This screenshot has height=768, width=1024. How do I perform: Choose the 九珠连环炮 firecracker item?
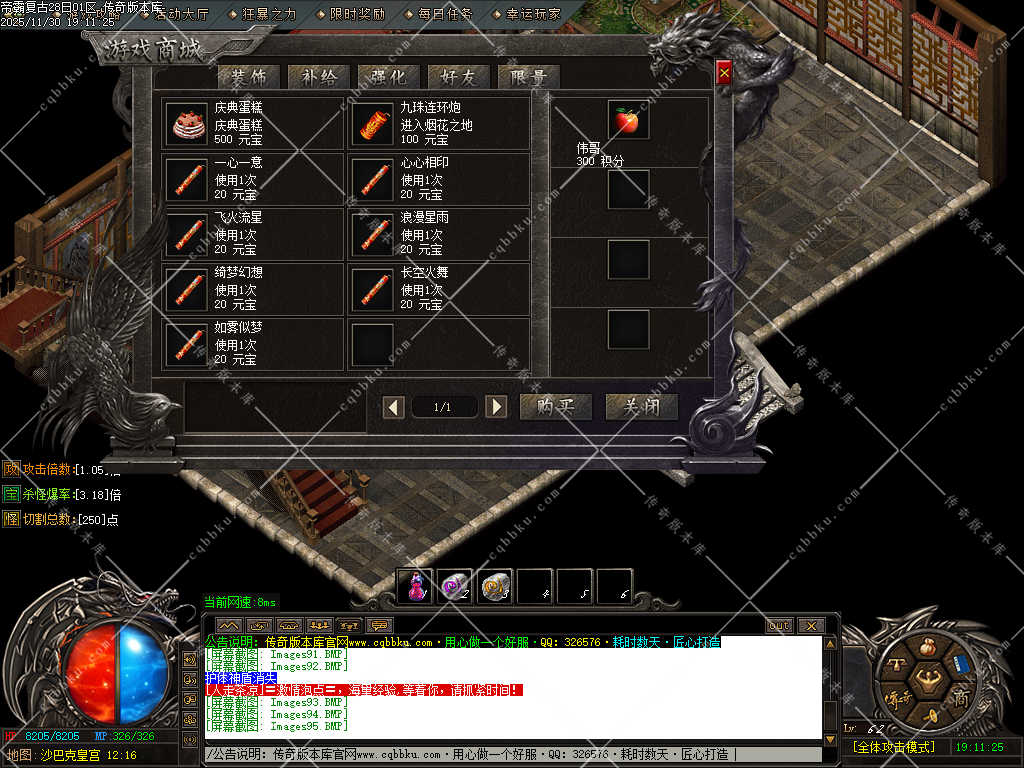point(371,123)
